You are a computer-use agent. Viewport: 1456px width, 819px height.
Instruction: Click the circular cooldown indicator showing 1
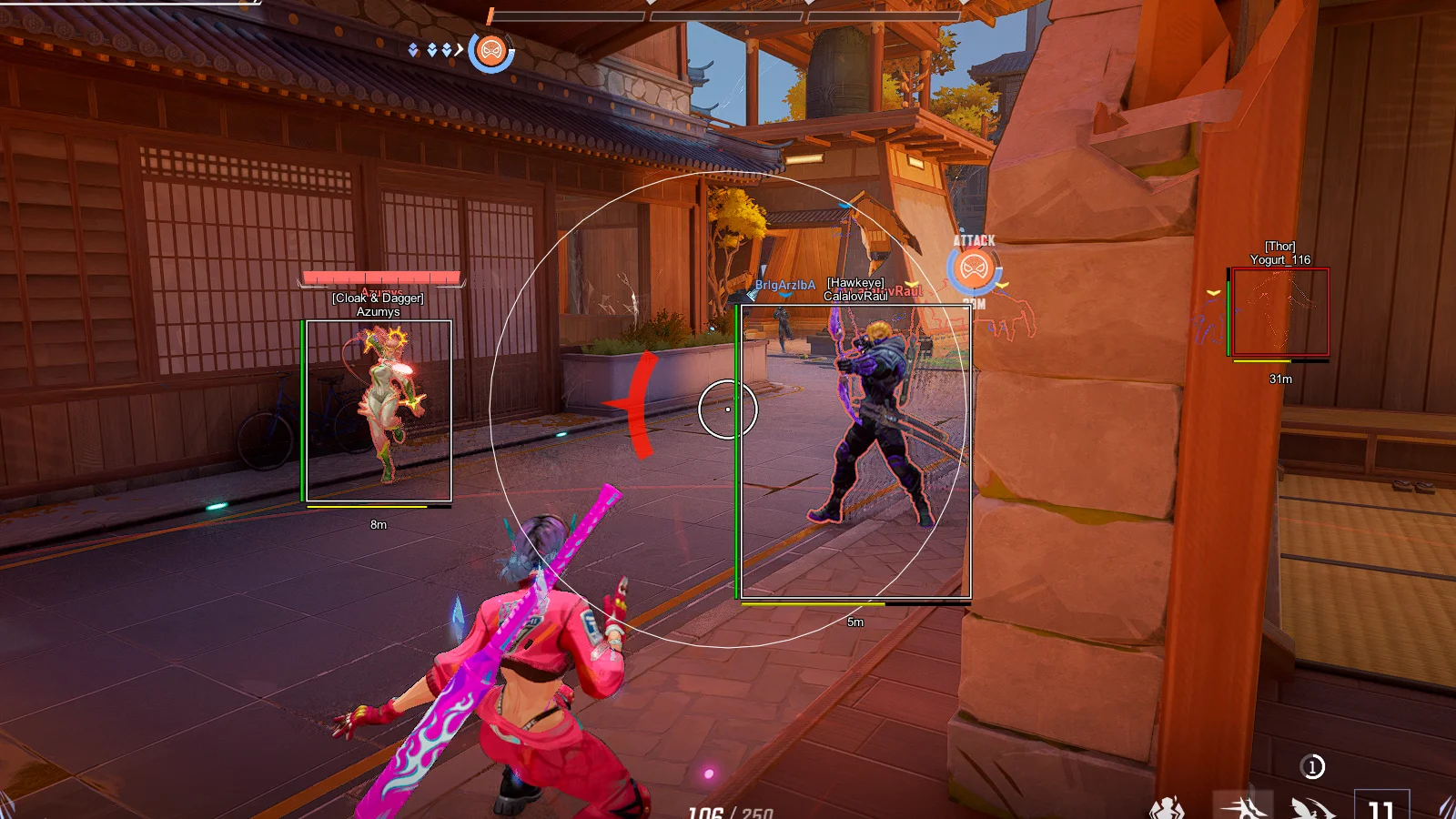click(1313, 767)
